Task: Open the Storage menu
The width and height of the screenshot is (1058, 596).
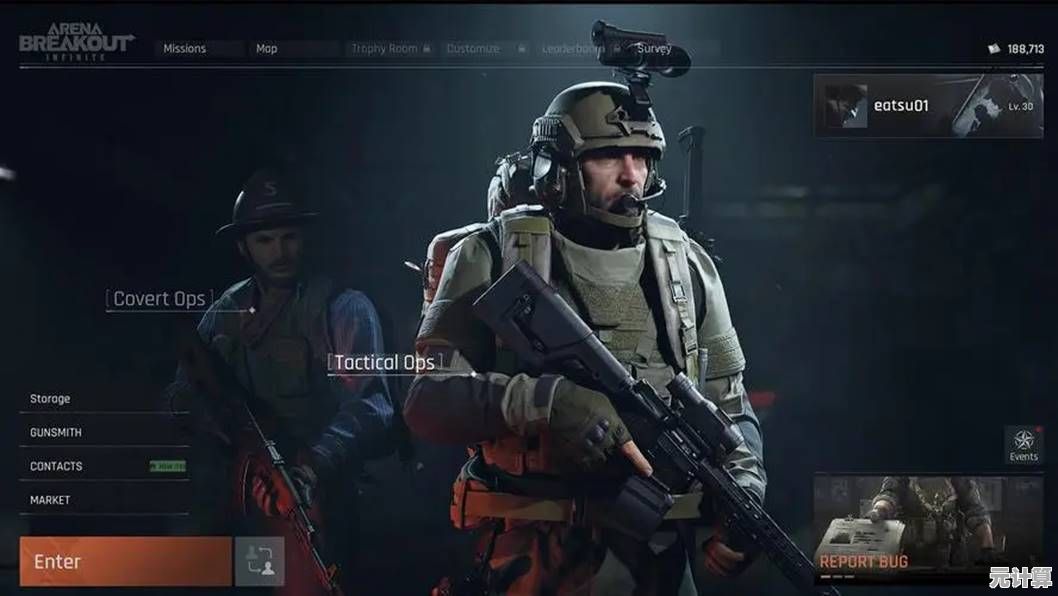Action: pyautogui.click(x=50, y=398)
